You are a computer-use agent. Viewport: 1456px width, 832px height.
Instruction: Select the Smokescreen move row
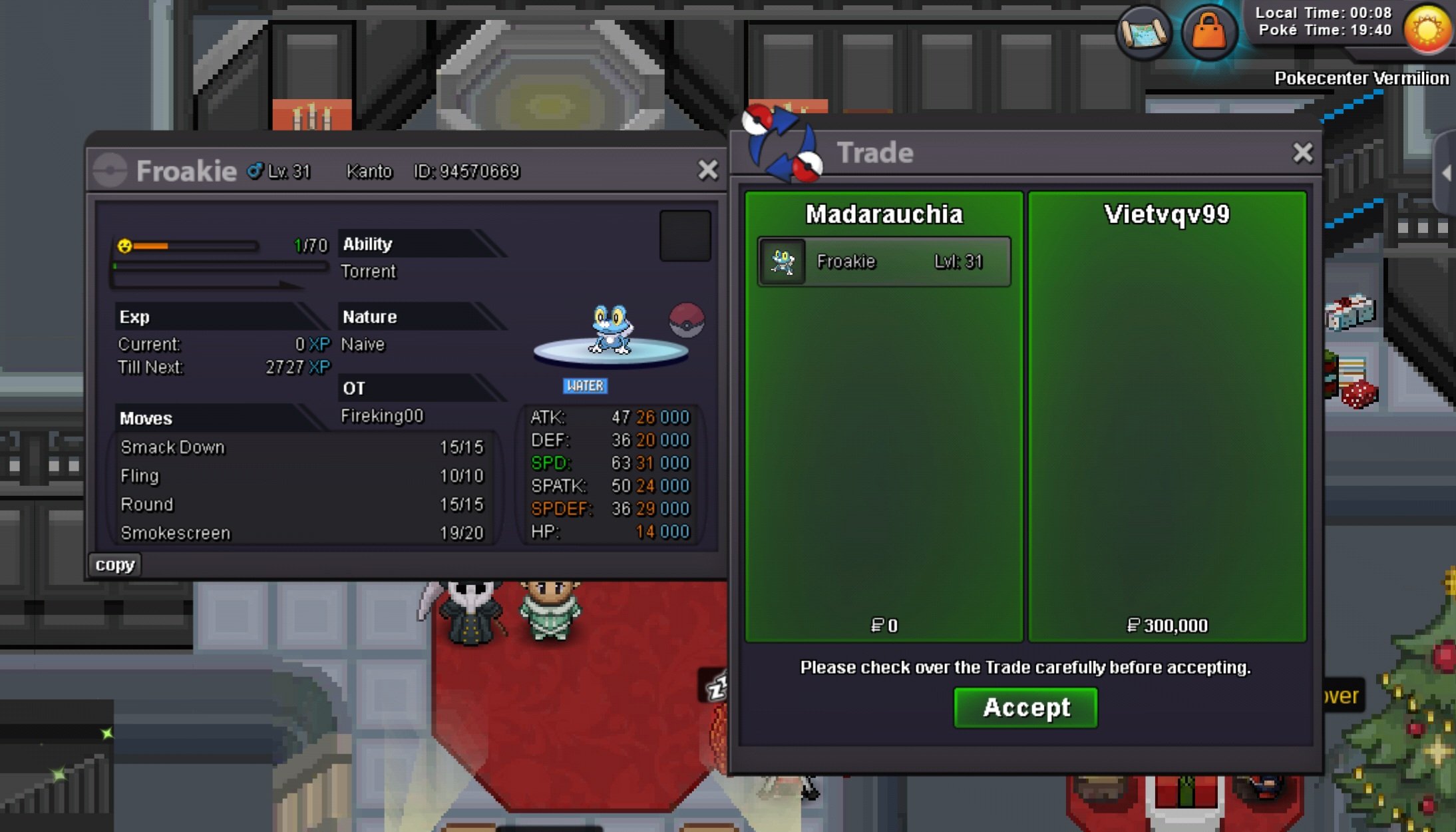[301, 533]
